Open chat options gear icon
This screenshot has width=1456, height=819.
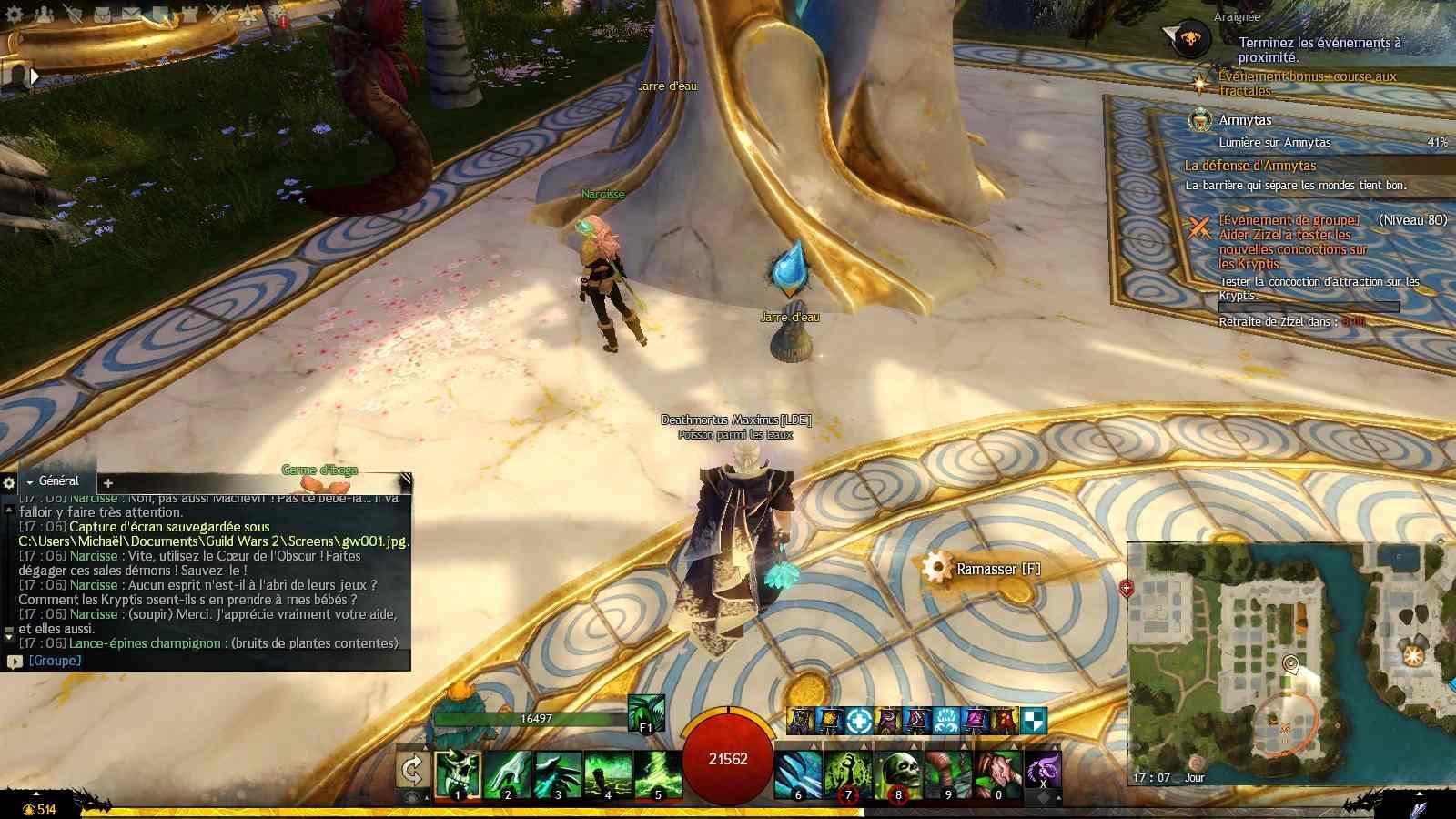pos(9,483)
